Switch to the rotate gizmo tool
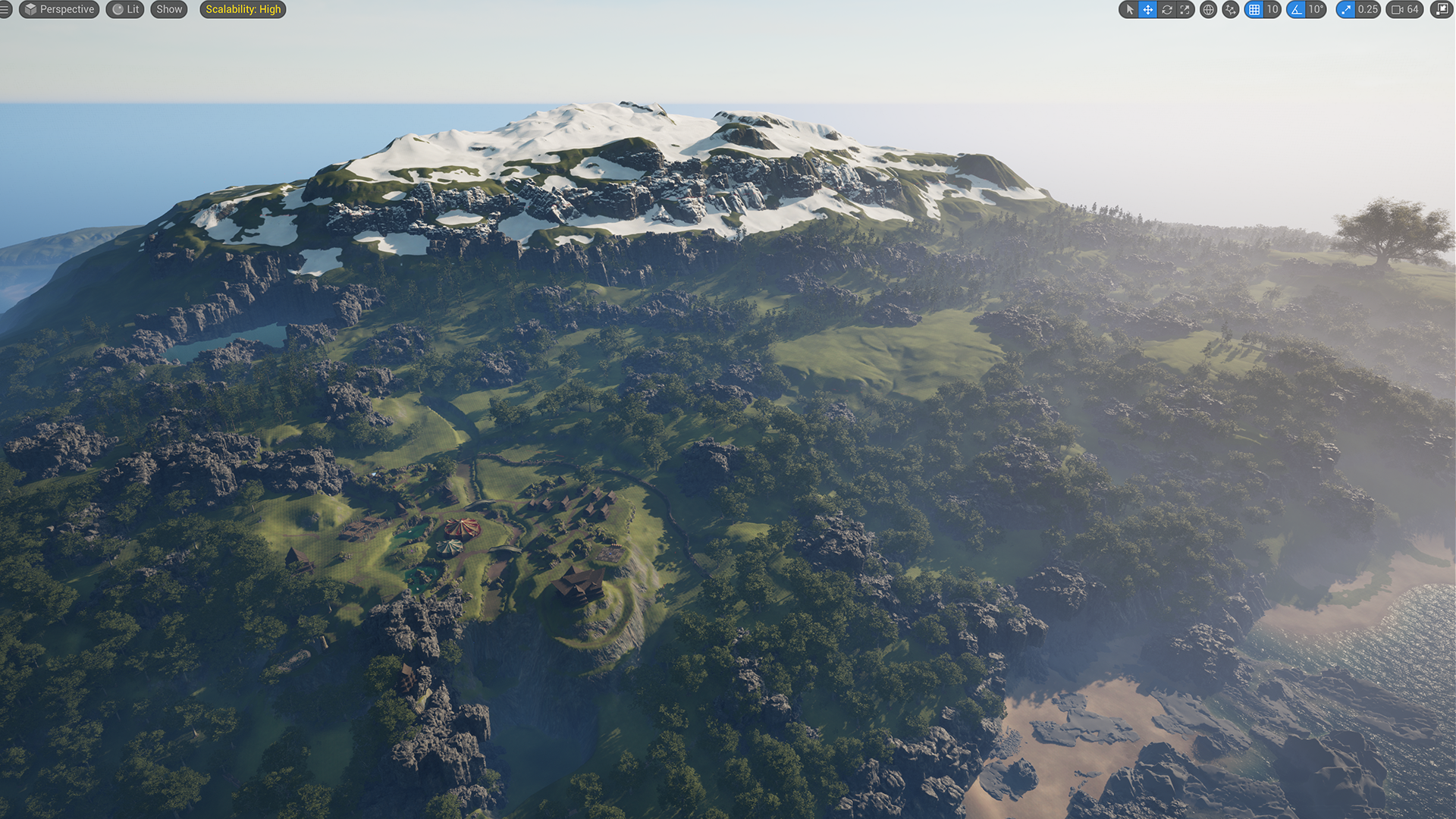This screenshot has width=1456, height=819. pyautogui.click(x=1167, y=10)
